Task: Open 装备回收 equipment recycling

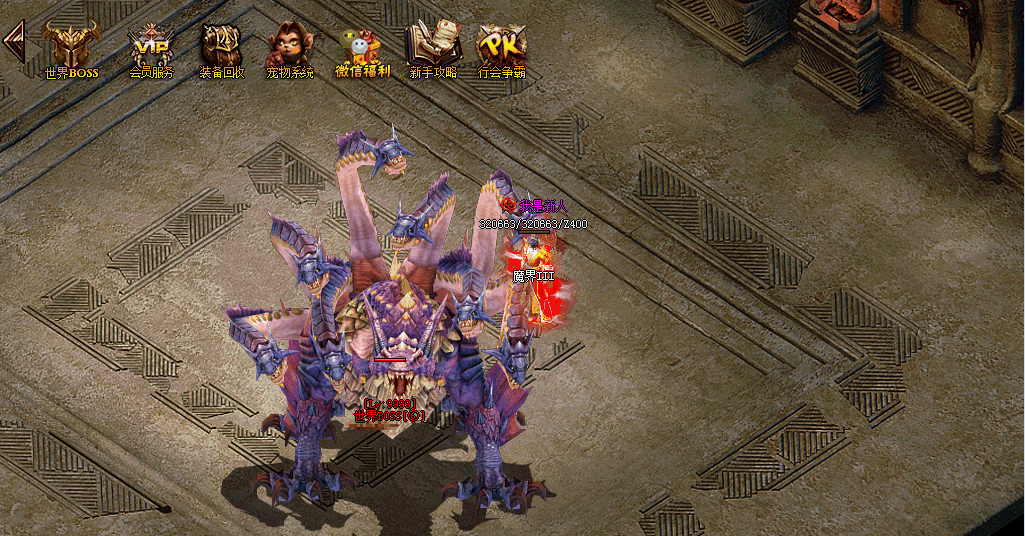Action: (221, 49)
